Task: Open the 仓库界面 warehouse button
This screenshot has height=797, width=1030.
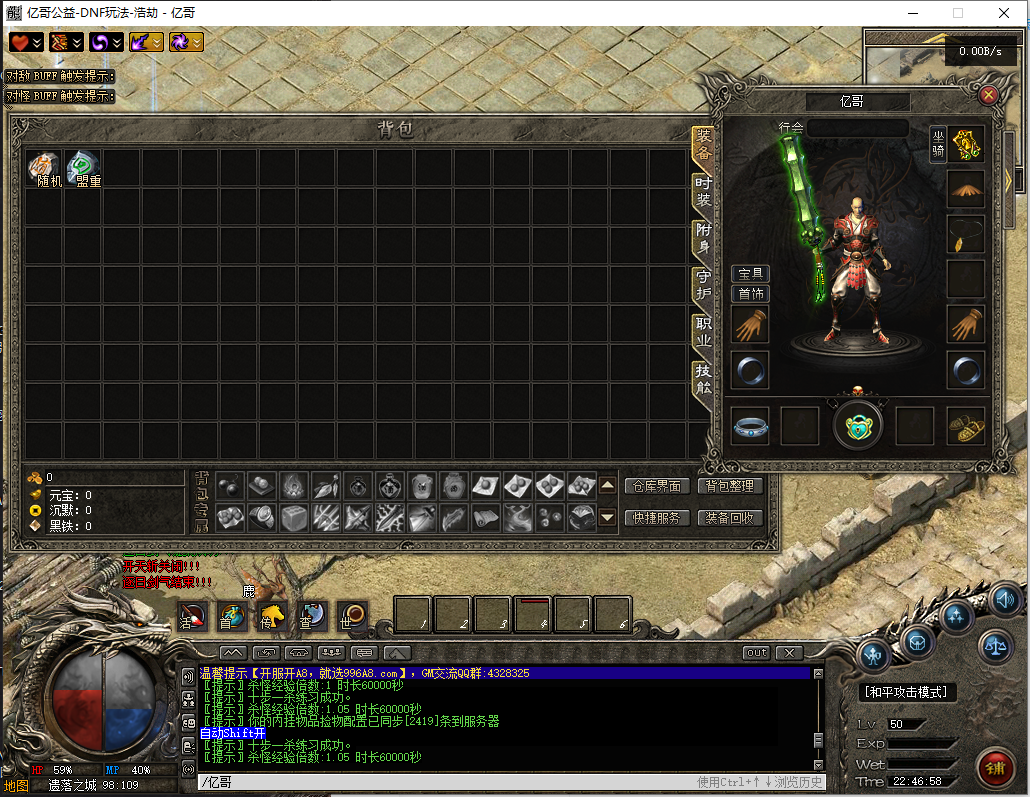Action: pos(656,486)
